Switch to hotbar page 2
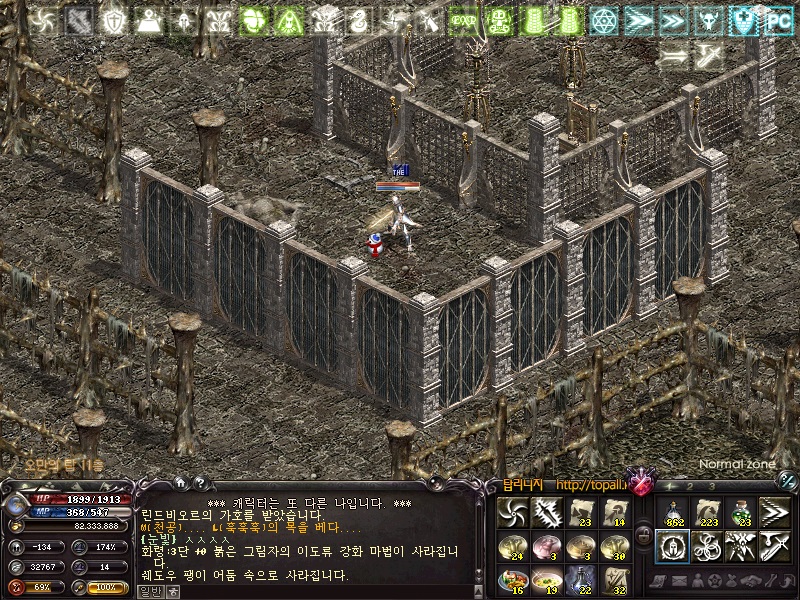 pyautogui.click(x=688, y=486)
